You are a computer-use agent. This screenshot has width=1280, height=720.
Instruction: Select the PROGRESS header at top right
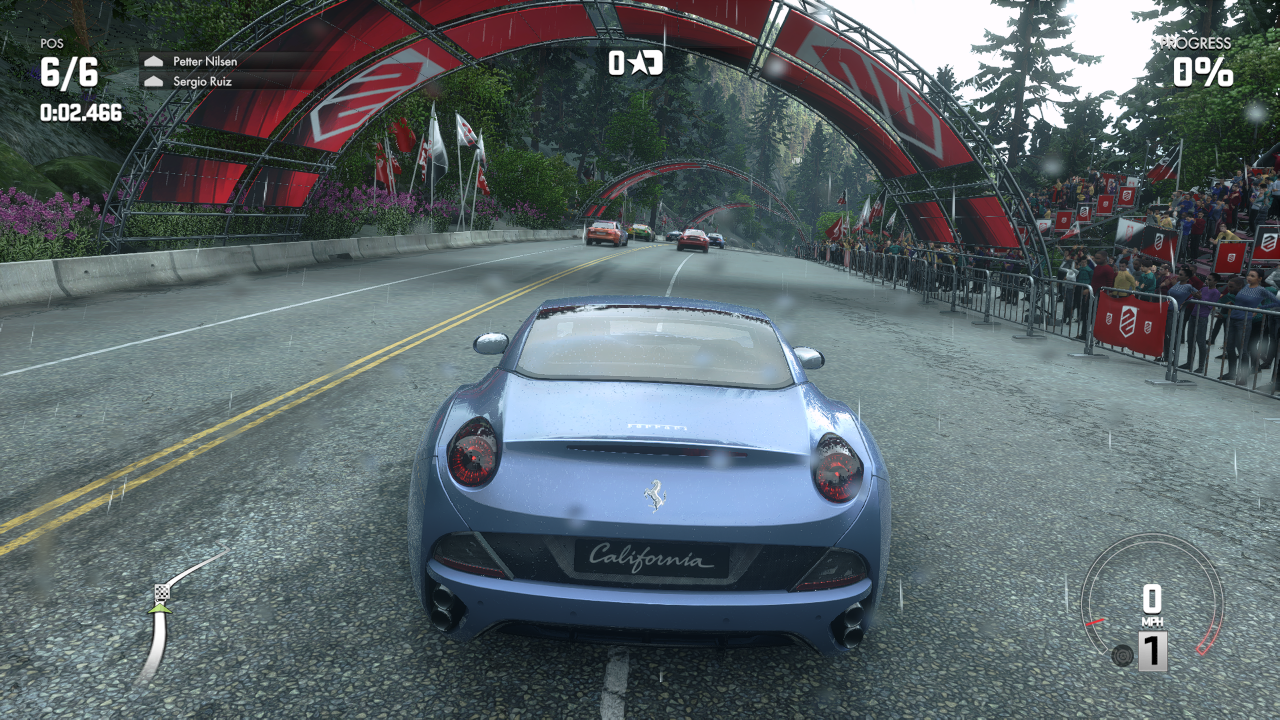pos(1198,44)
